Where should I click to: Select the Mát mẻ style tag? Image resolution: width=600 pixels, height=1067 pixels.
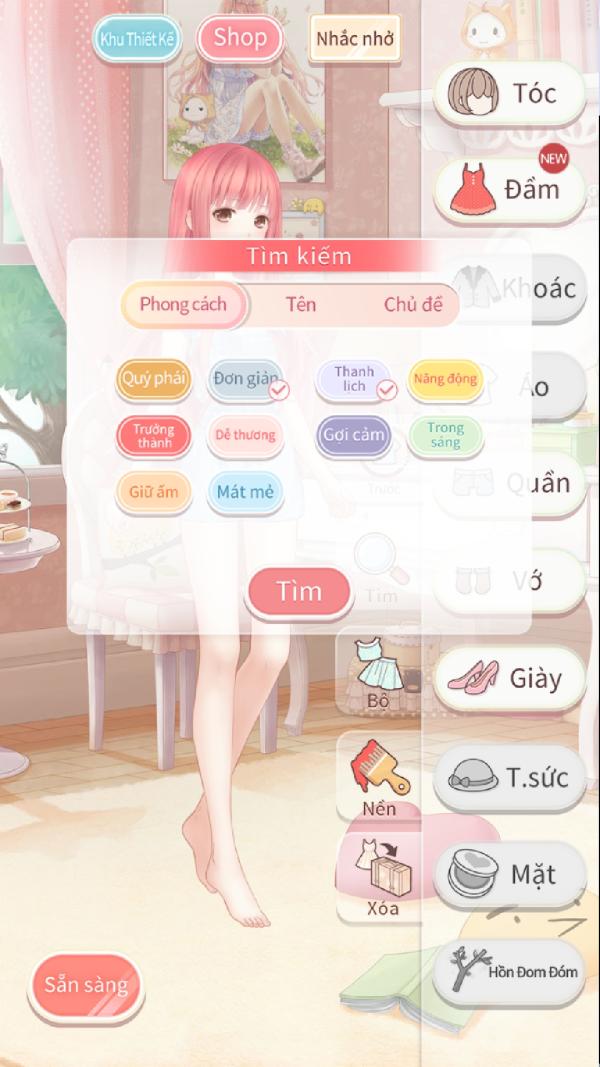point(245,492)
